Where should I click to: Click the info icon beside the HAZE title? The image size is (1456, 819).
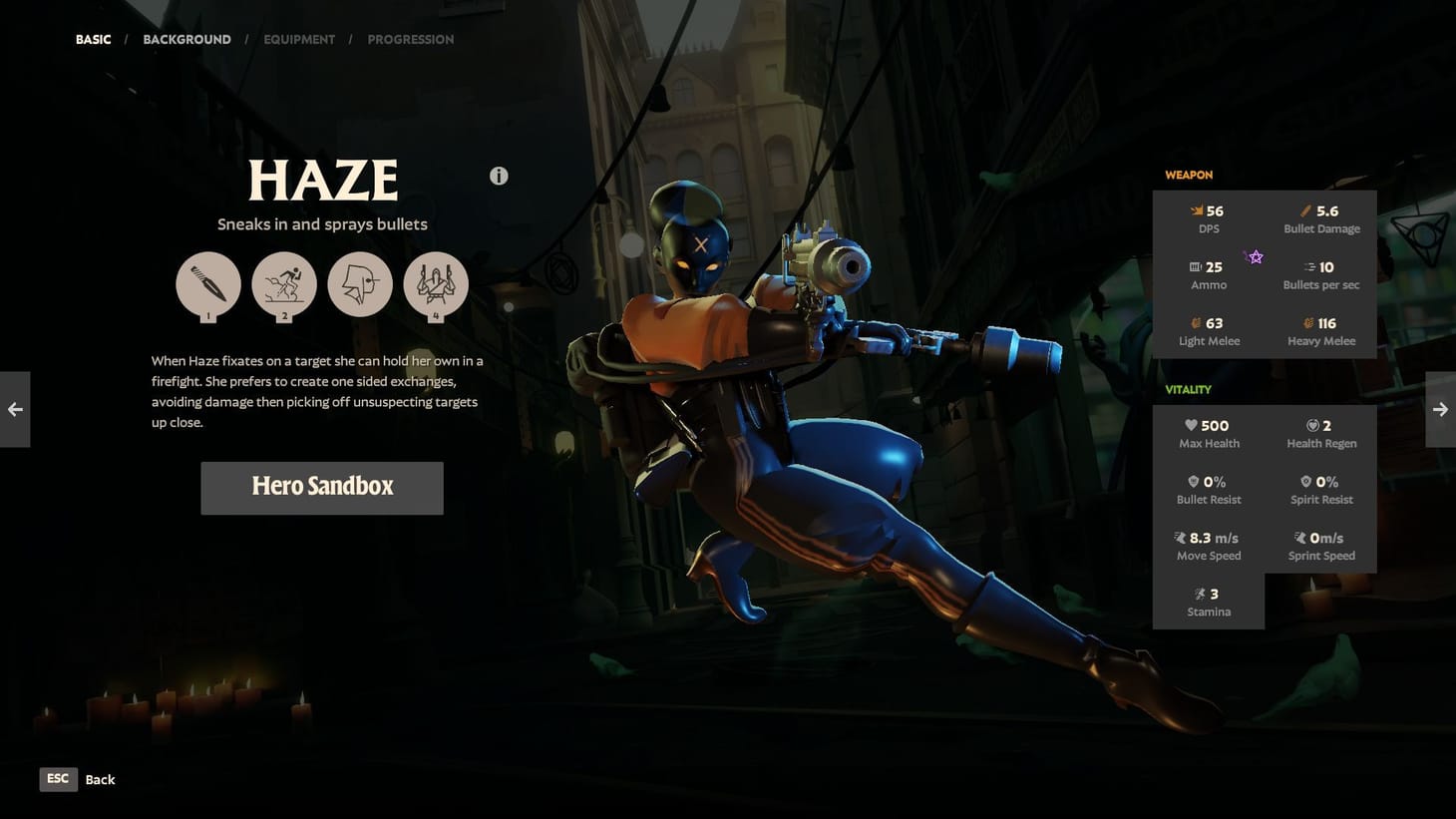499,176
